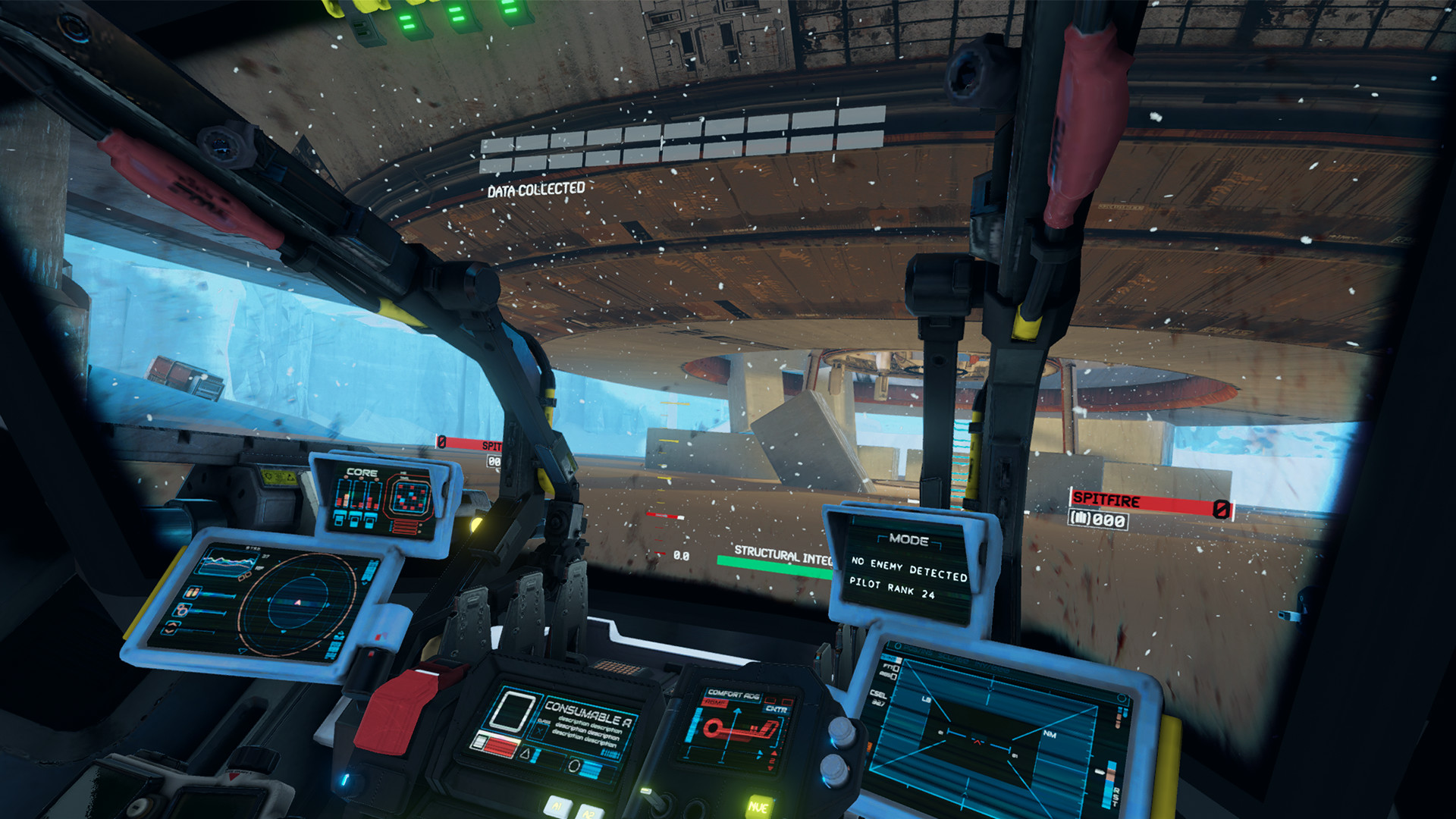Tap the crosshair marker on navigation display
This screenshot has width=1456, height=819.
977,742
